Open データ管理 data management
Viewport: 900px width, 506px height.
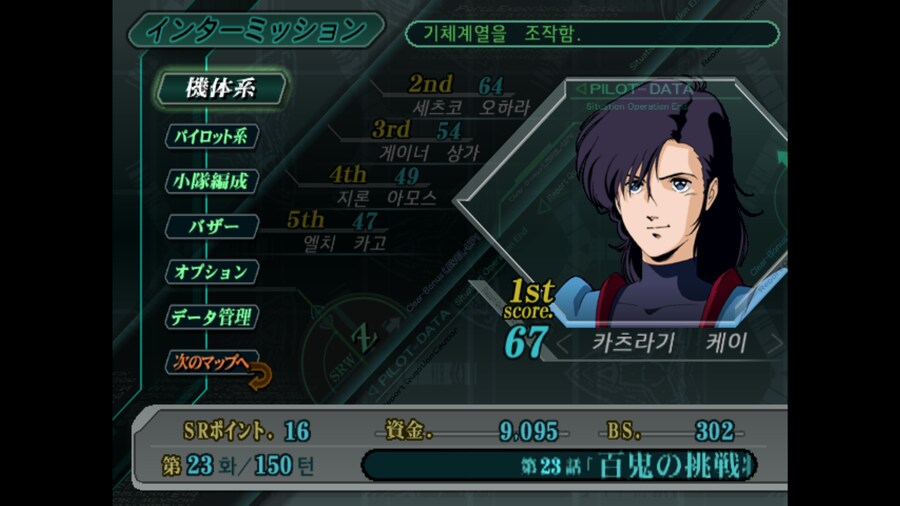pos(211,318)
